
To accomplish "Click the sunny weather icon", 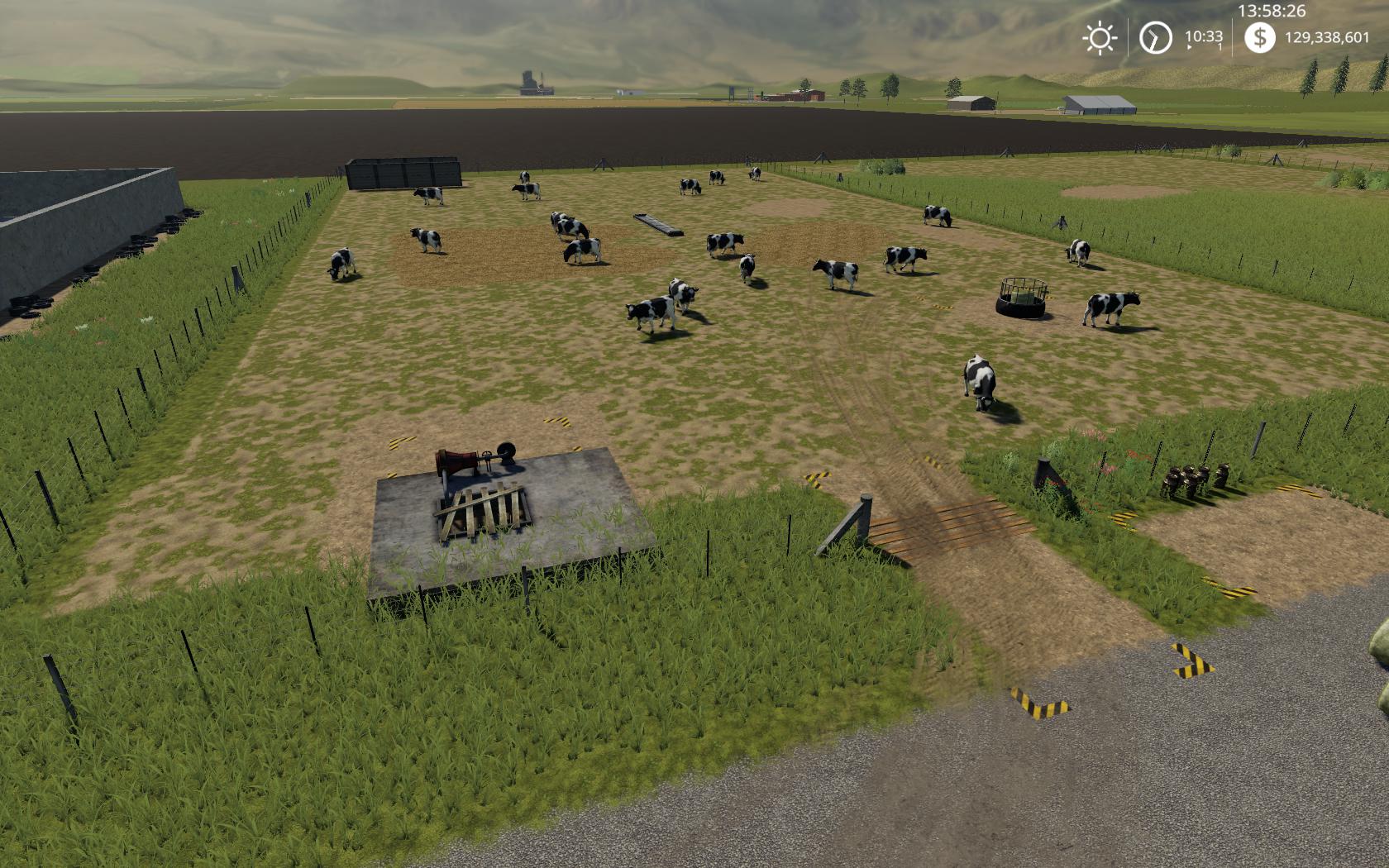I will tap(1100, 38).
